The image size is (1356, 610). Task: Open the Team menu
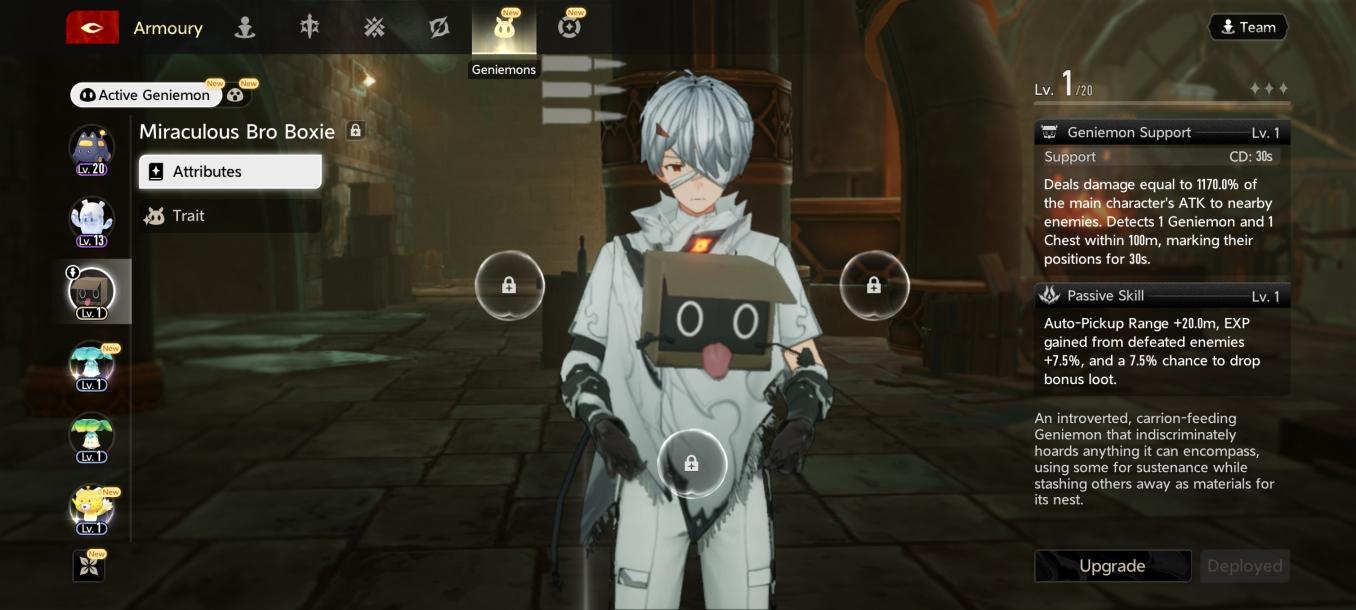coord(1248,28)
